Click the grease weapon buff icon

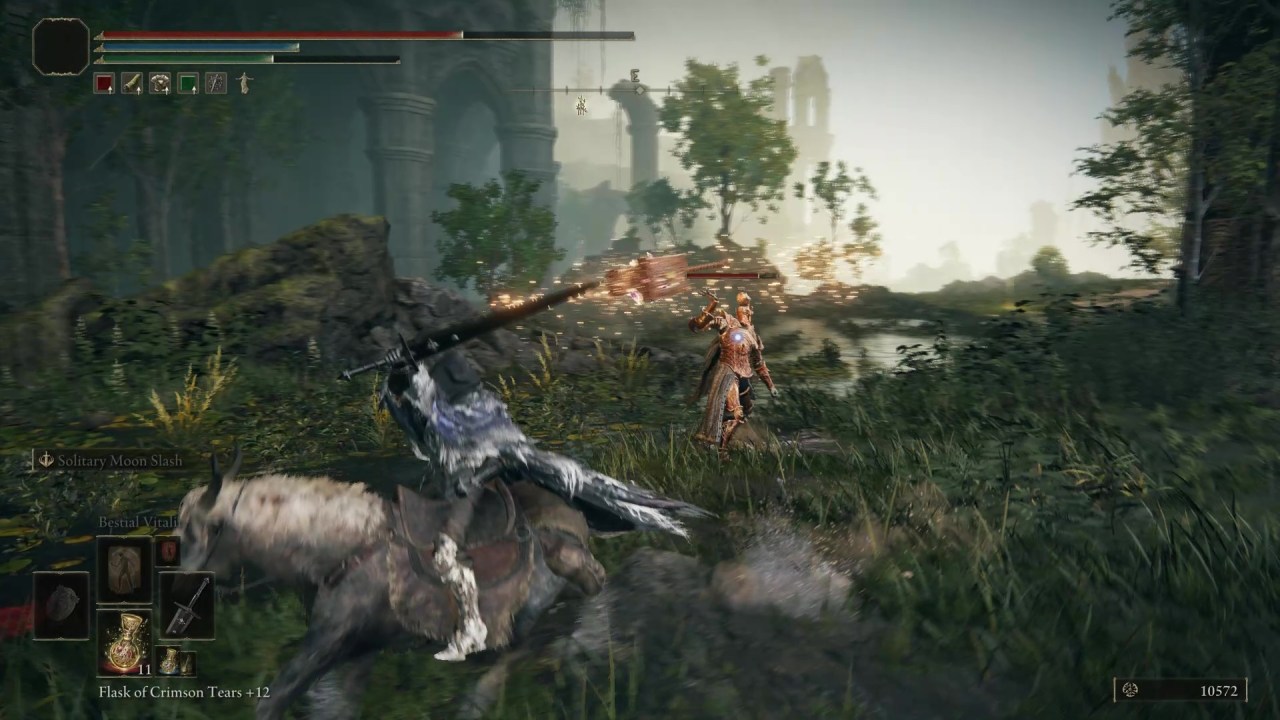pos(131,83)
